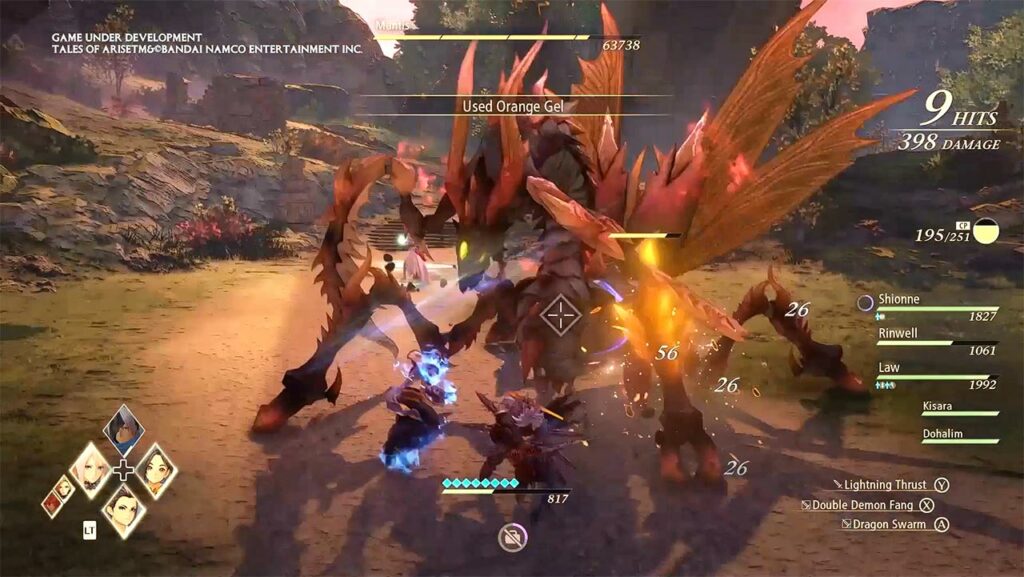Select Shionne's white-haired boost portrait
This screenshot has height=577, width=1024.
pos(91,470)
